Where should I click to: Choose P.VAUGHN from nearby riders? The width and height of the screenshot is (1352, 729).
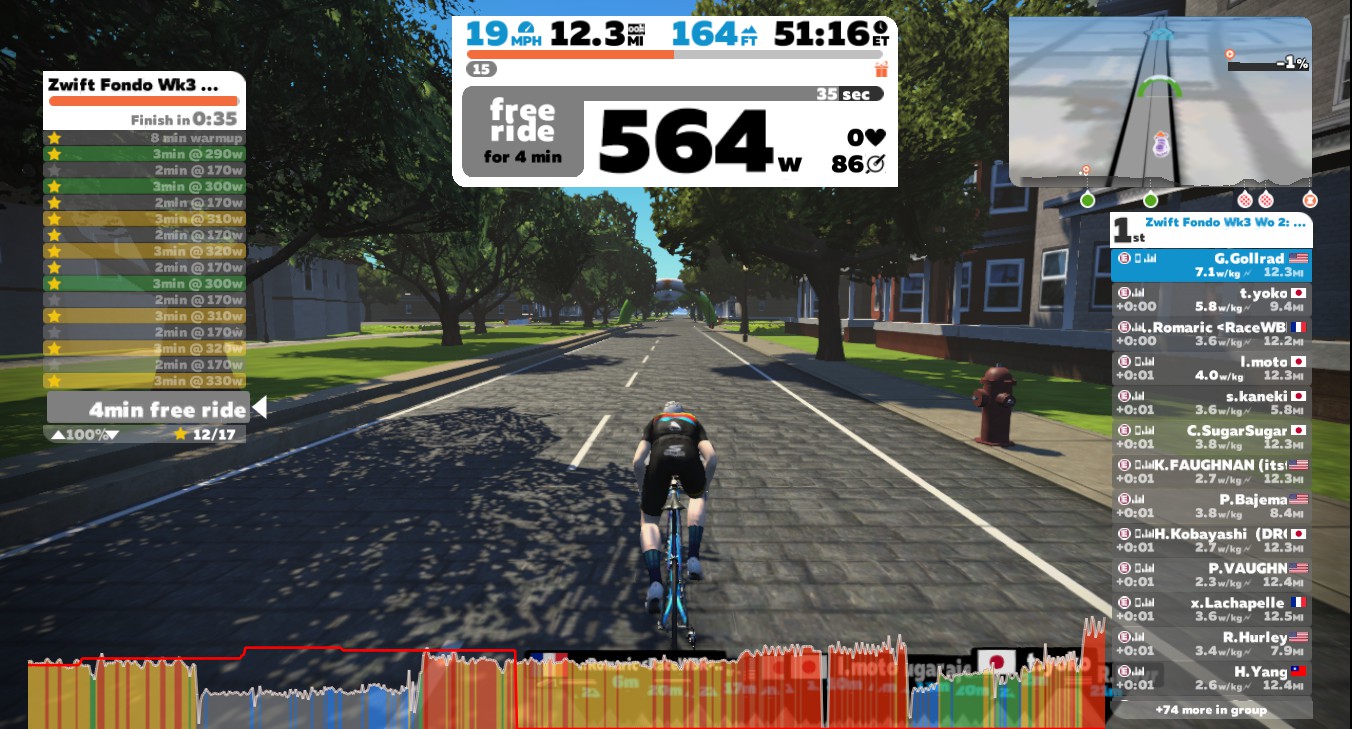point(1211,575)
